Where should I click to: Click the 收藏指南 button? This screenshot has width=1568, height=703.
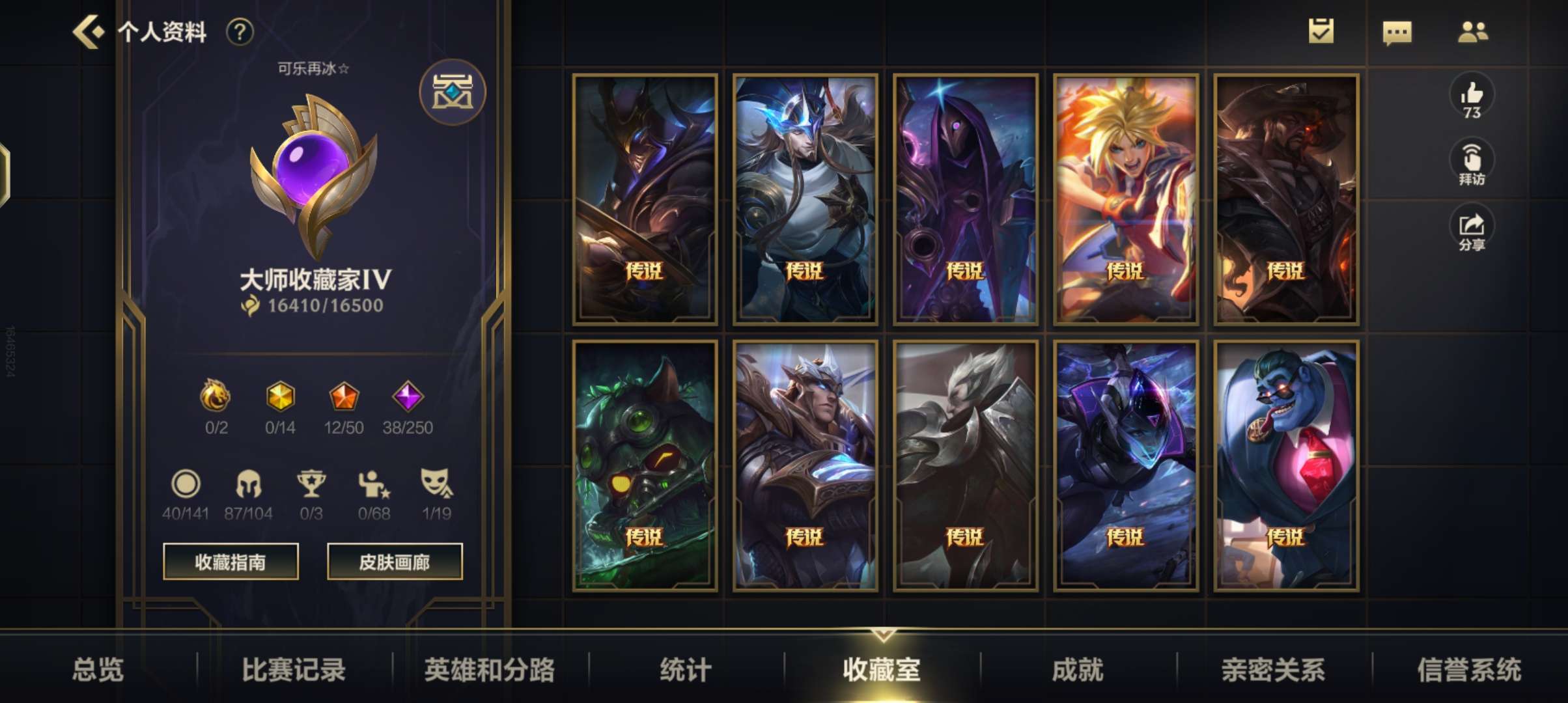point(231,561)
